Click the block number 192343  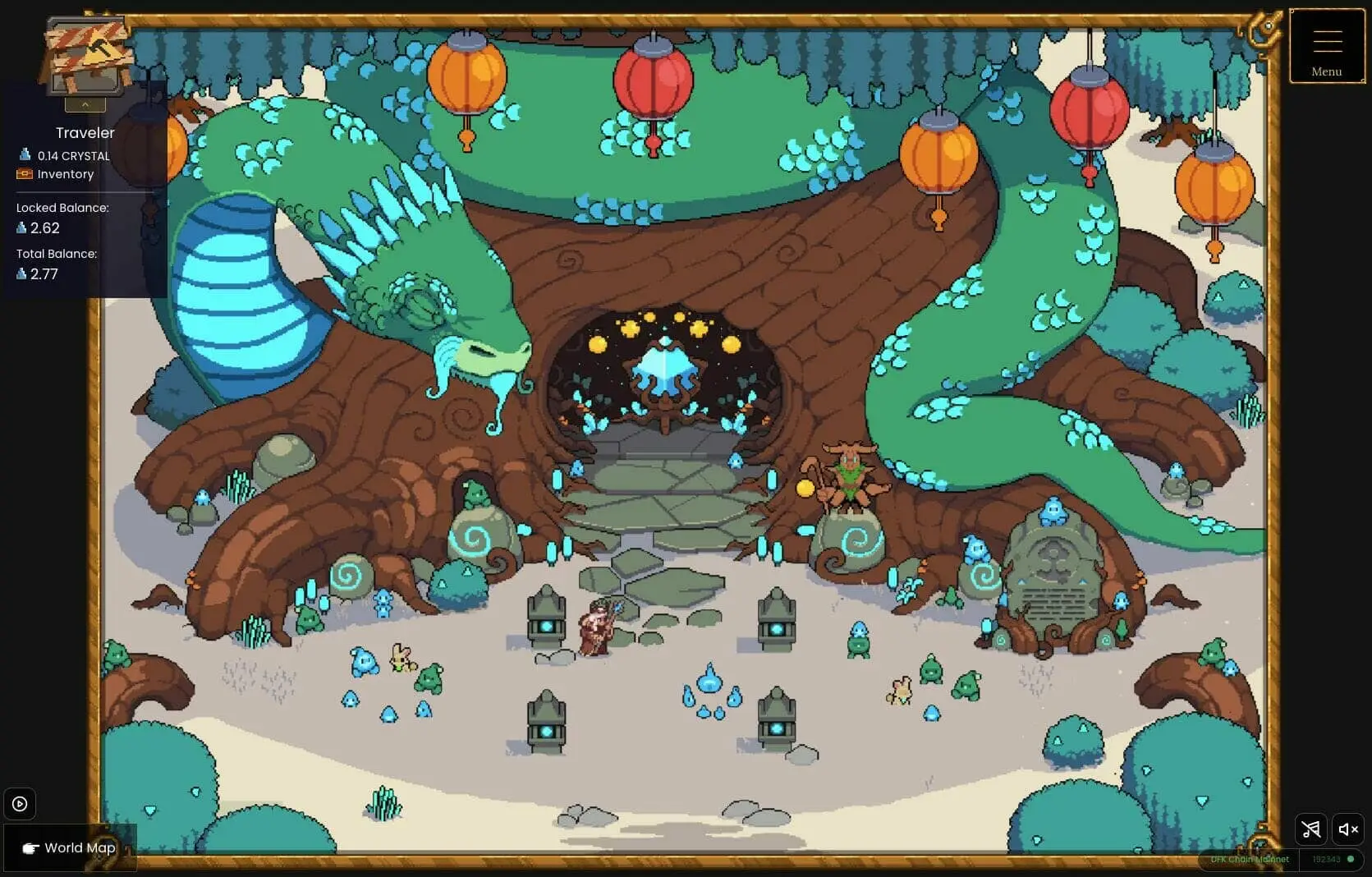tap(1326, 859)
